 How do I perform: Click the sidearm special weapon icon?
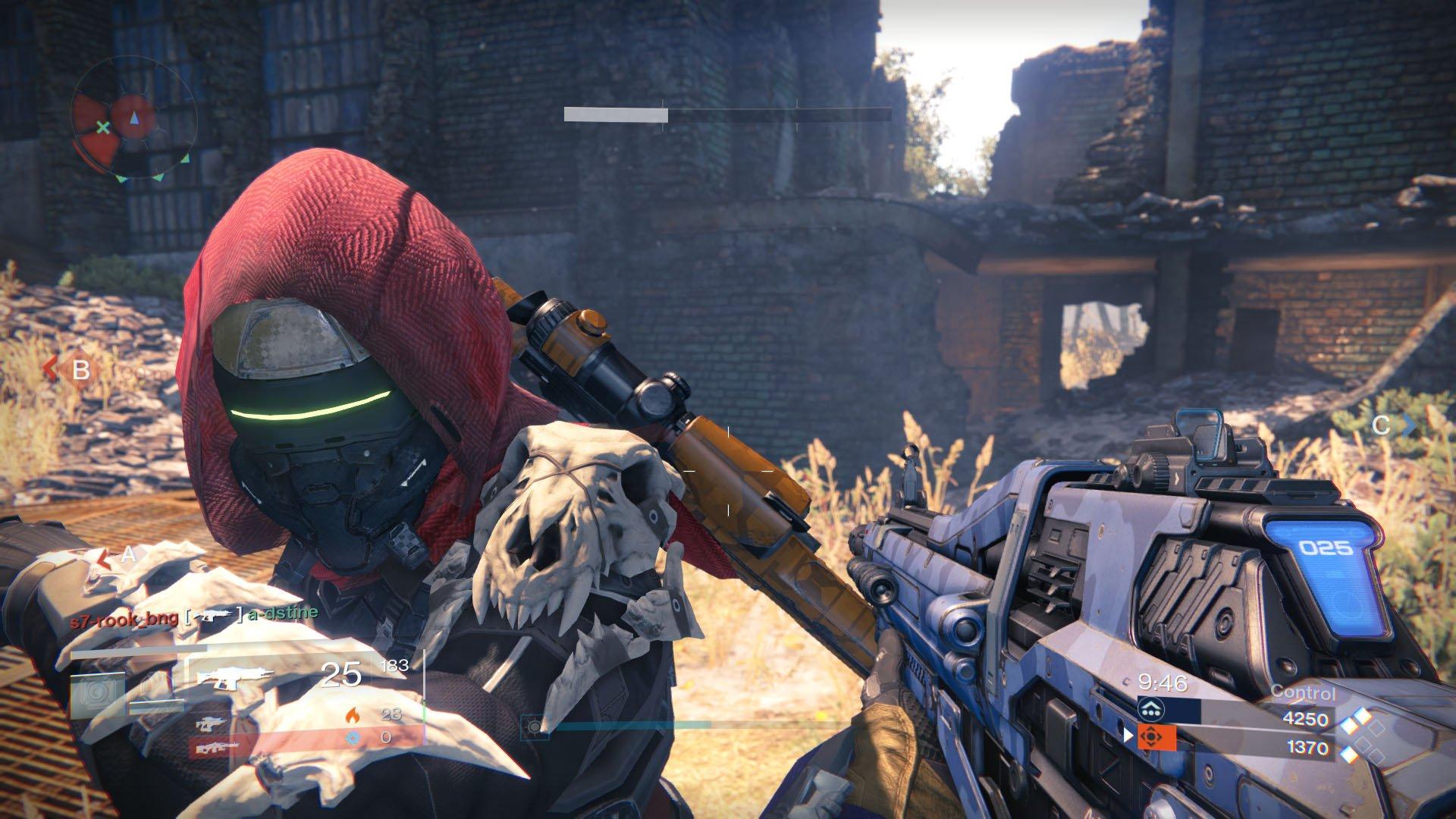pos(211,723)
